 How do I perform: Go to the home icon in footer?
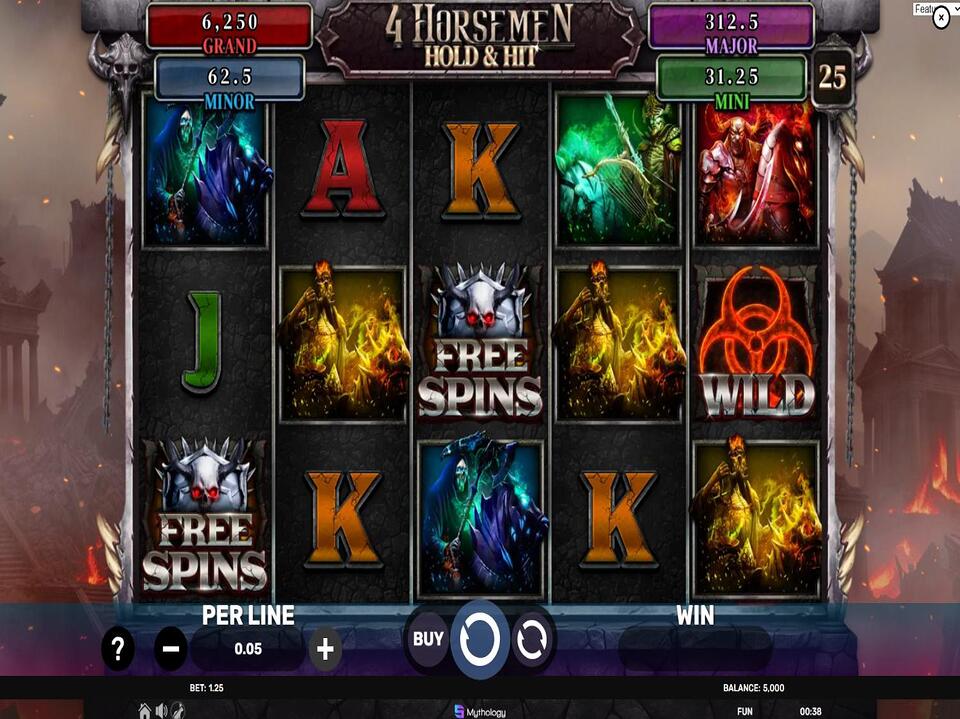click(x=145, y=710)
